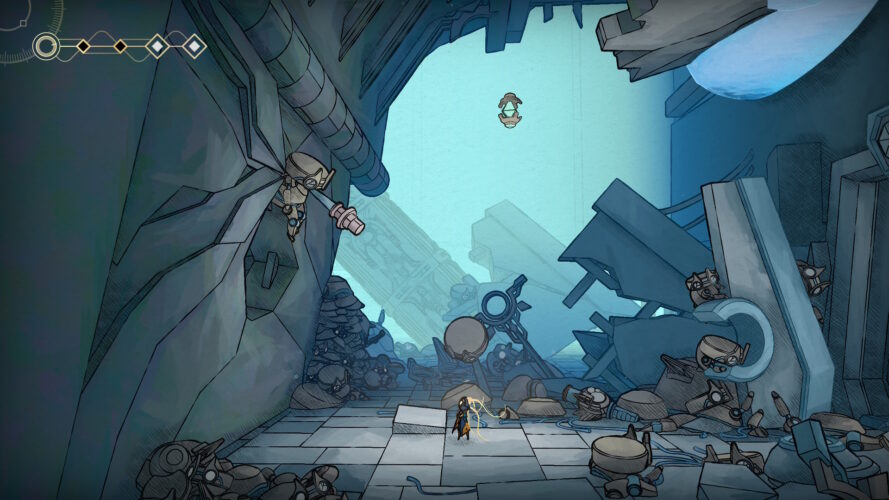Click the circular ring HUD emblem
889x500 pixels.
pyautogui.click(x=46, y=46)
